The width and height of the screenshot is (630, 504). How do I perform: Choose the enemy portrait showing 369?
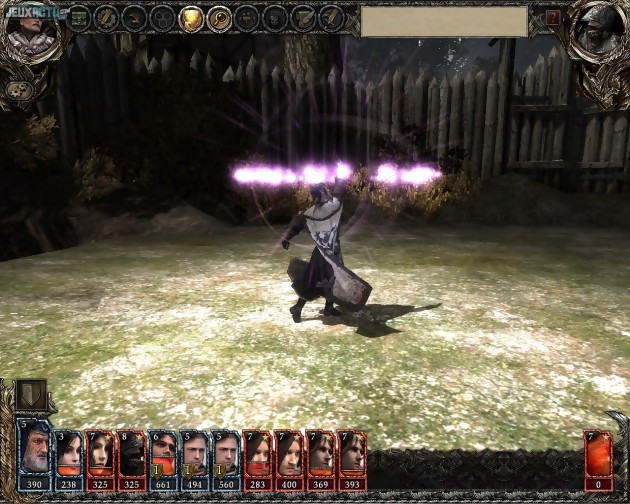[321, 455]
